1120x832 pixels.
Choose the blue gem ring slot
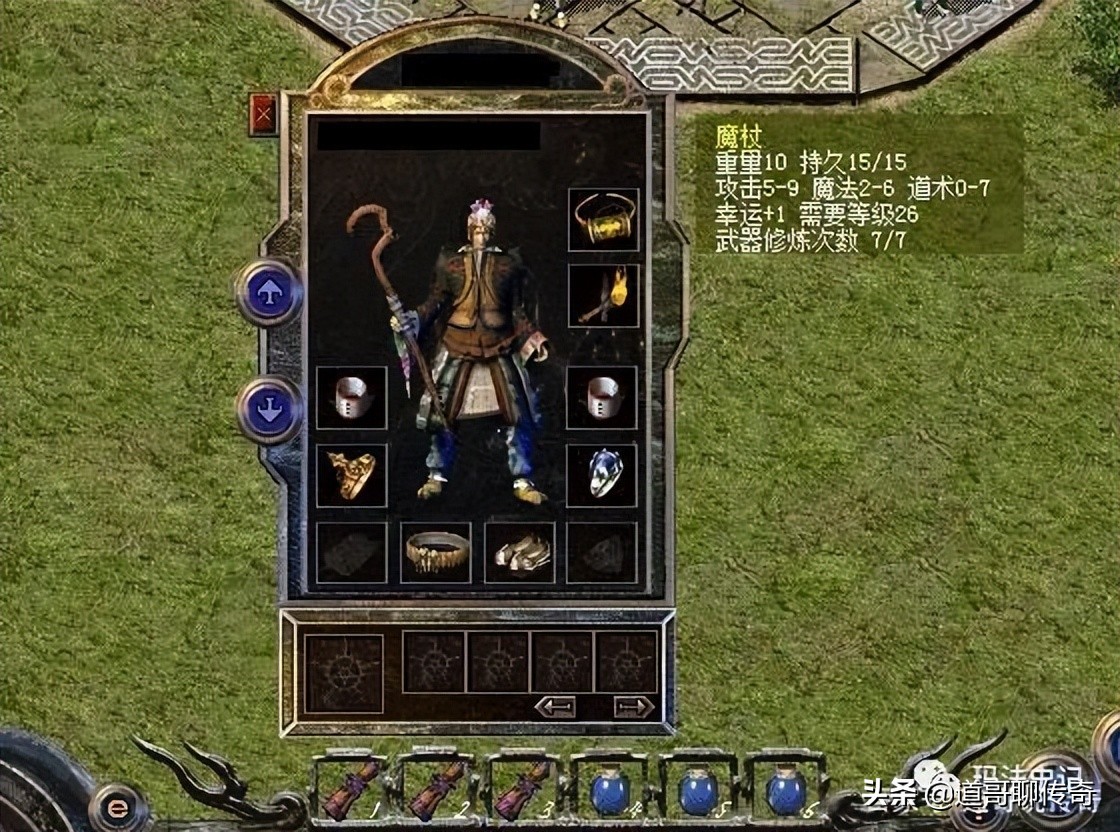603,475
